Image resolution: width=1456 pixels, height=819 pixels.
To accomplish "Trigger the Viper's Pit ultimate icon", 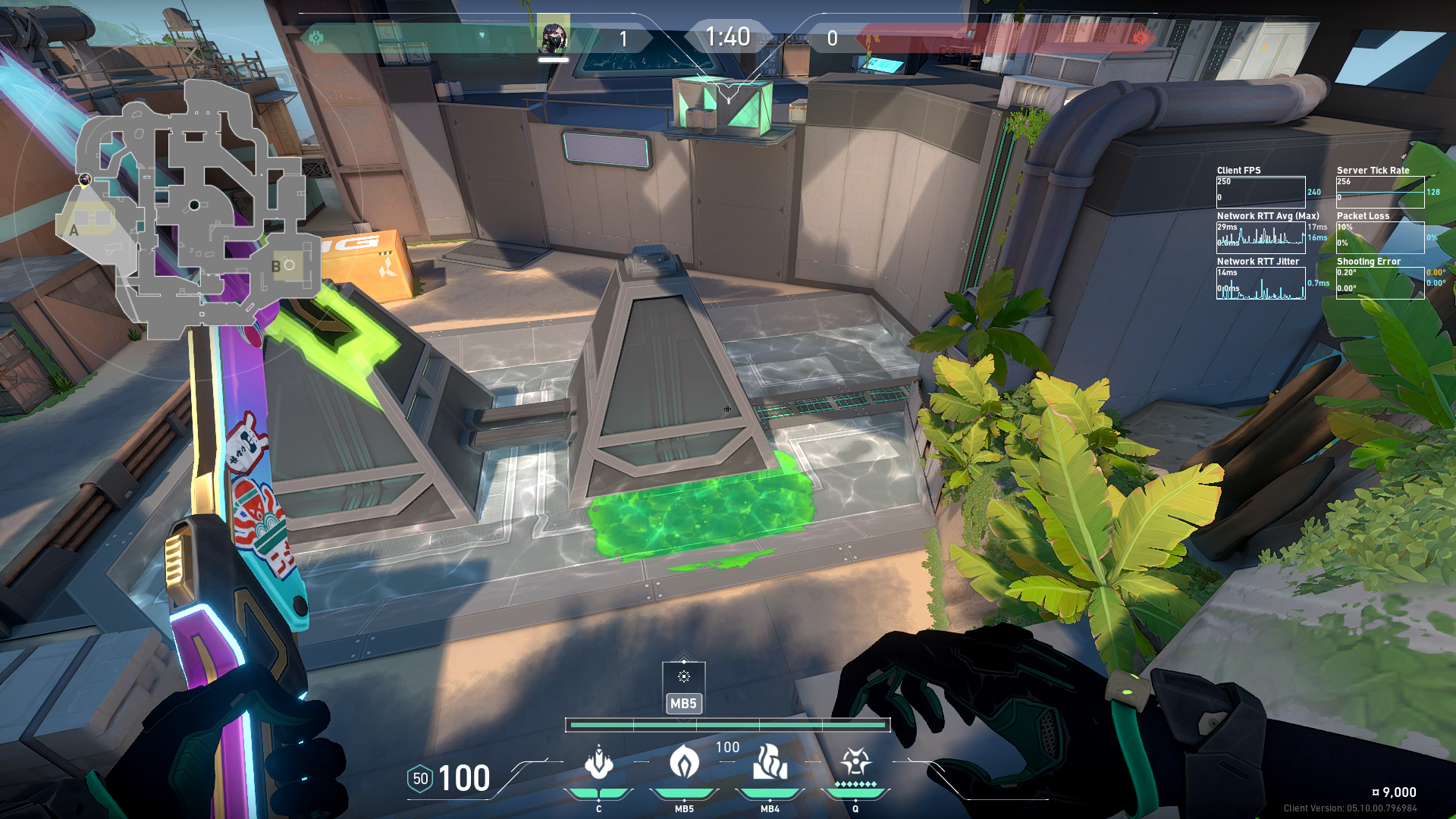I will pos(855,762).
